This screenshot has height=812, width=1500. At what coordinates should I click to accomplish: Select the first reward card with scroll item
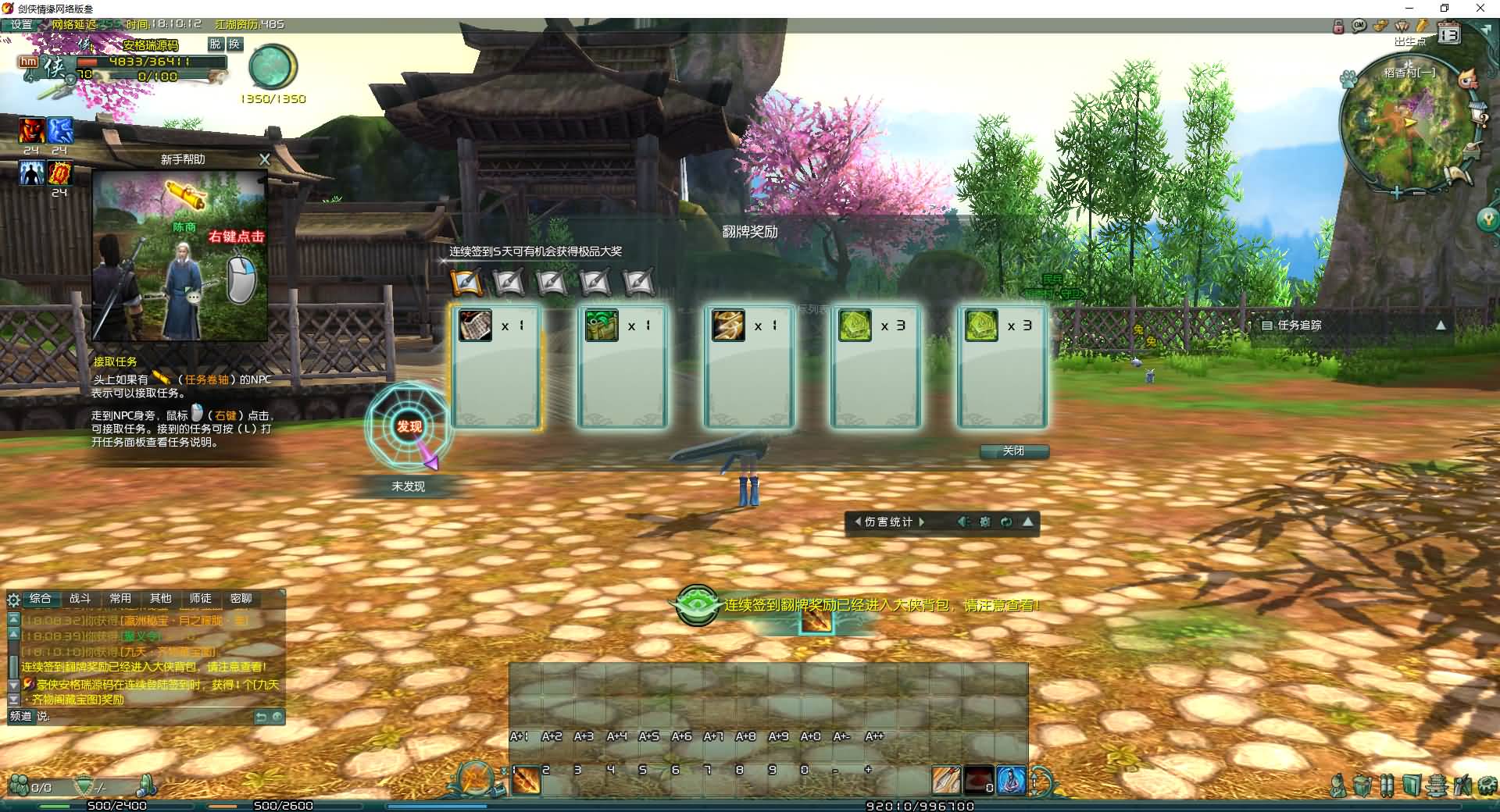click(x=495, y=365)
